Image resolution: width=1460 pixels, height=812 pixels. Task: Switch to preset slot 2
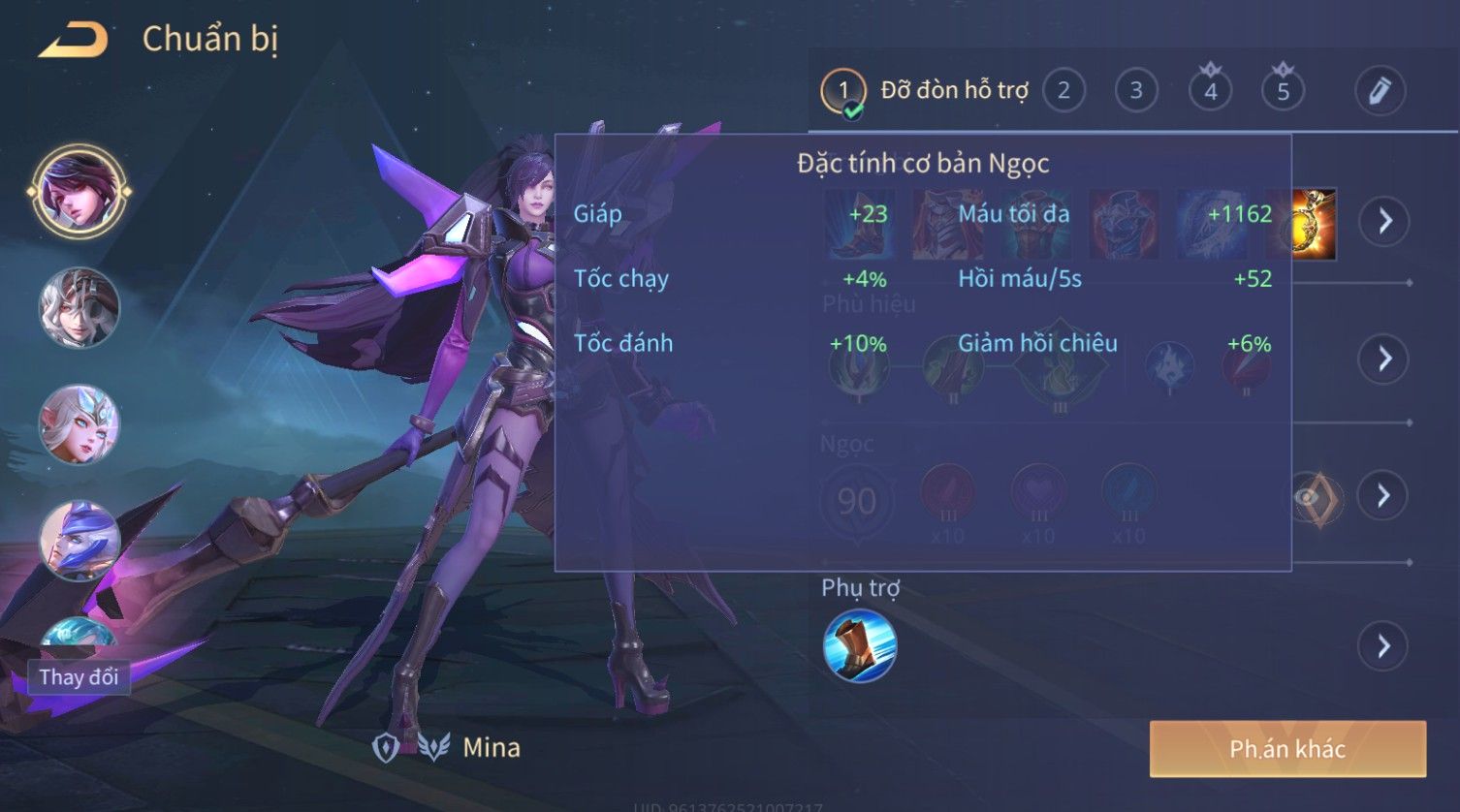[1063, 91]
